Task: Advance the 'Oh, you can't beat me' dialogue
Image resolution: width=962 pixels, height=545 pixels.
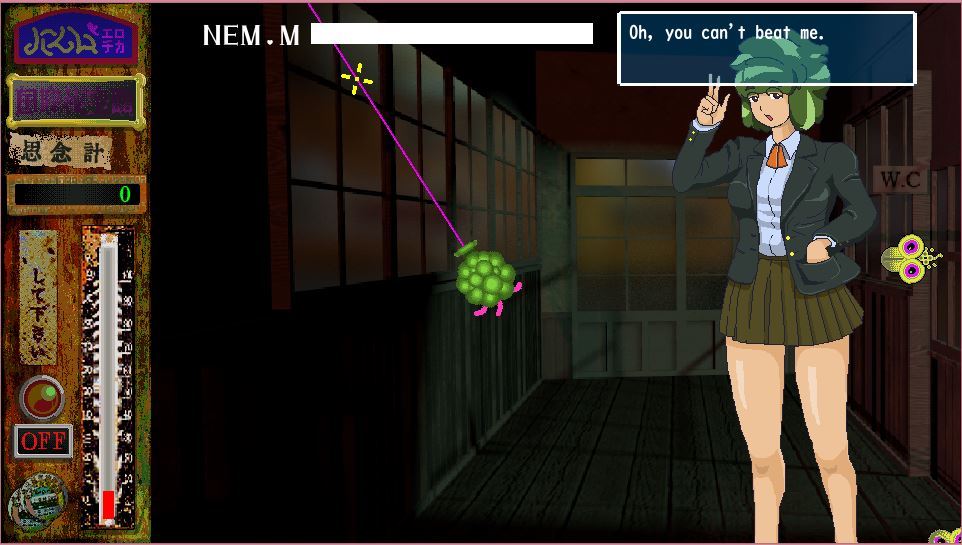Action: click(x=766, y=48)
